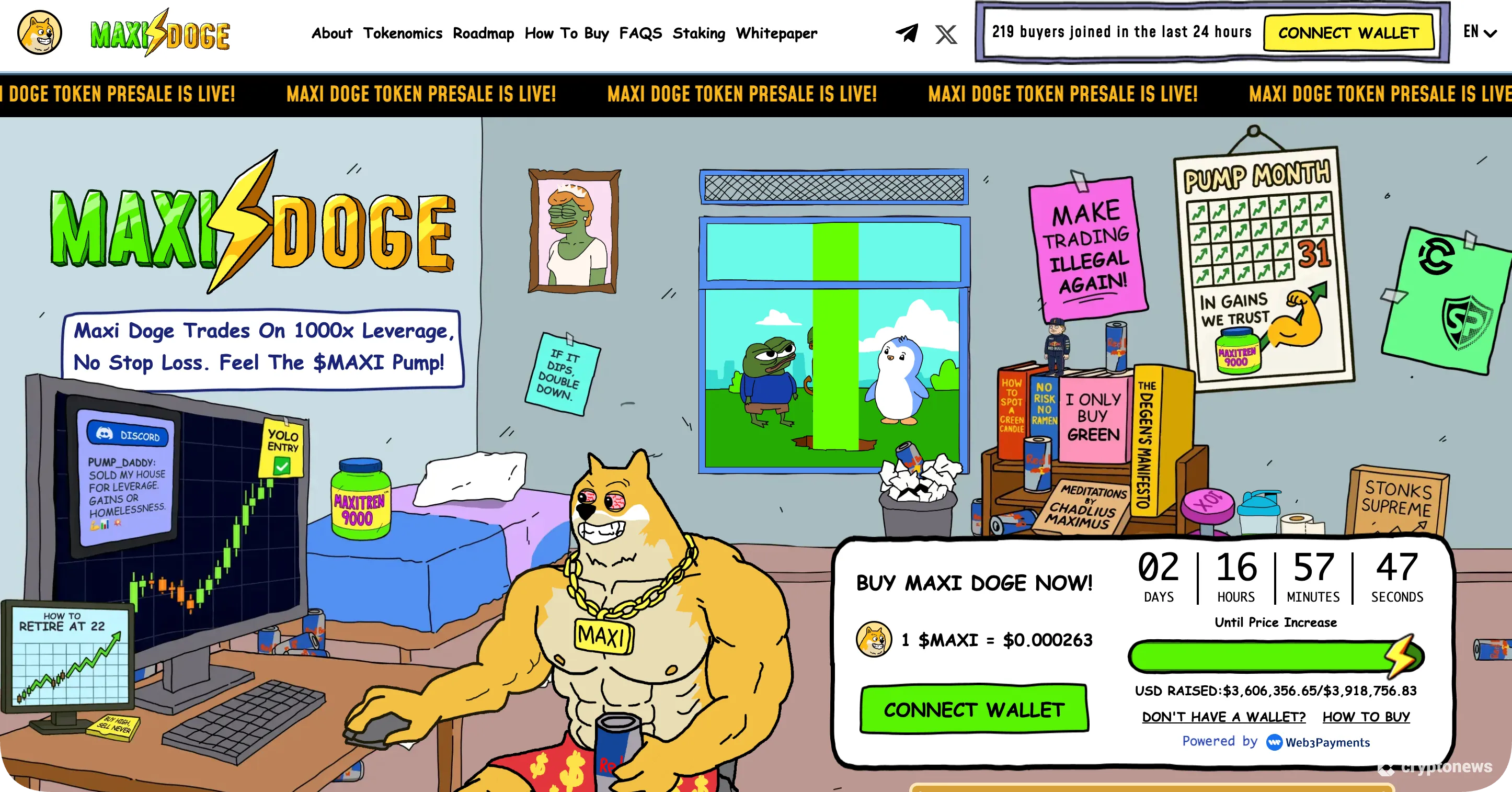Click the $MAXI coin icon beside the price

874,640
